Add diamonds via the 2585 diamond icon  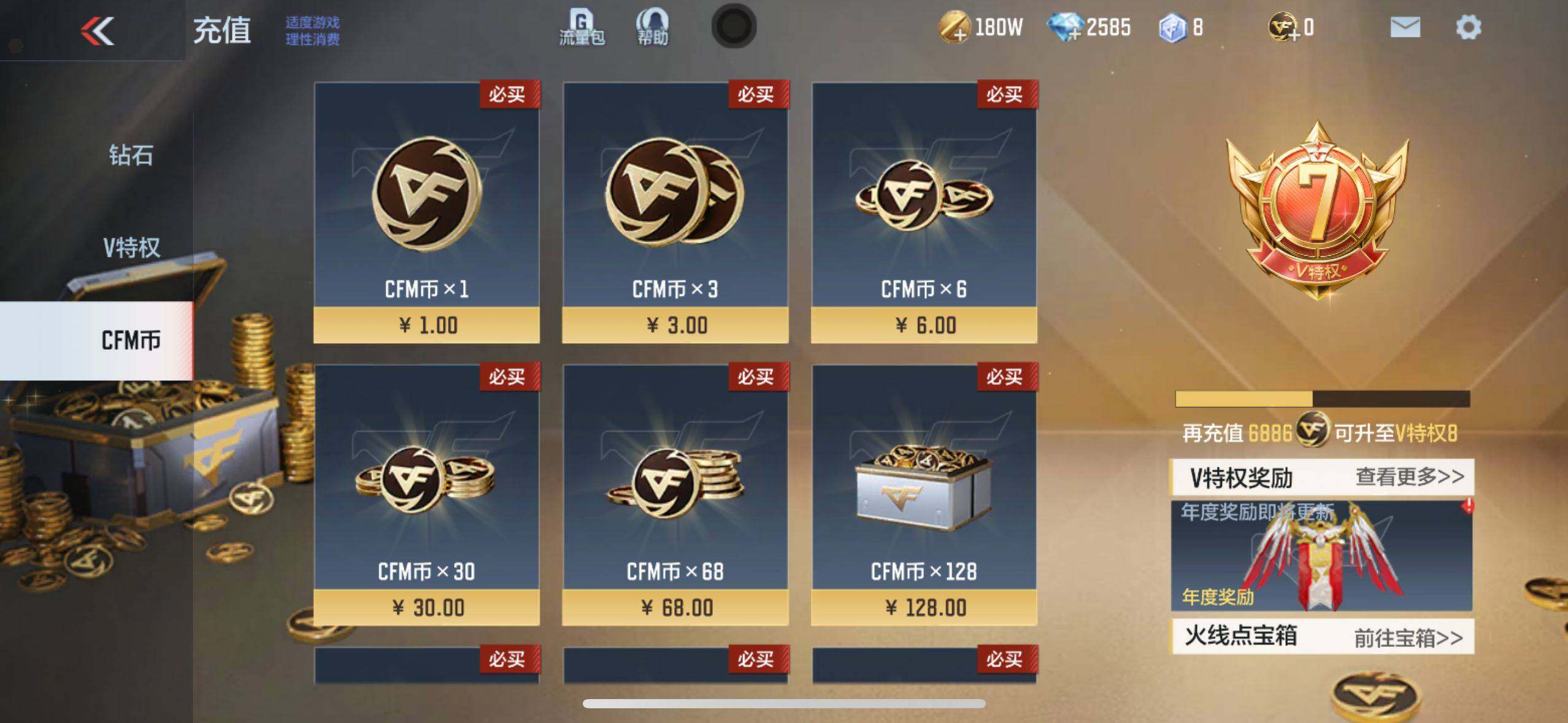coord(1065,28)
